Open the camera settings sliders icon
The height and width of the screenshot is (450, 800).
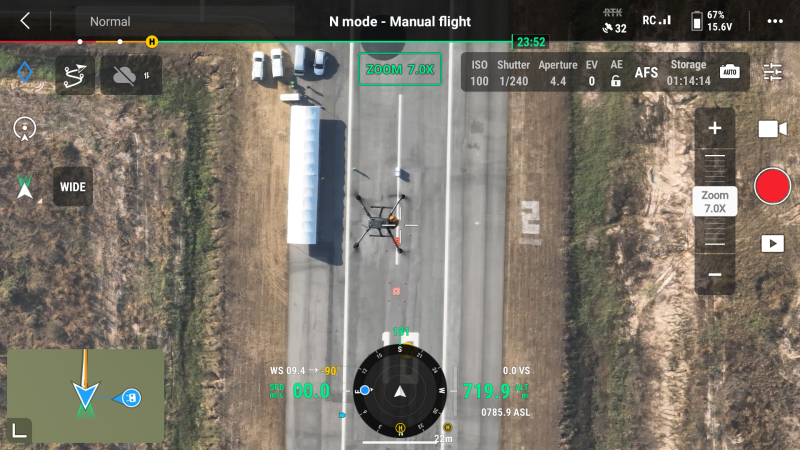773,72
